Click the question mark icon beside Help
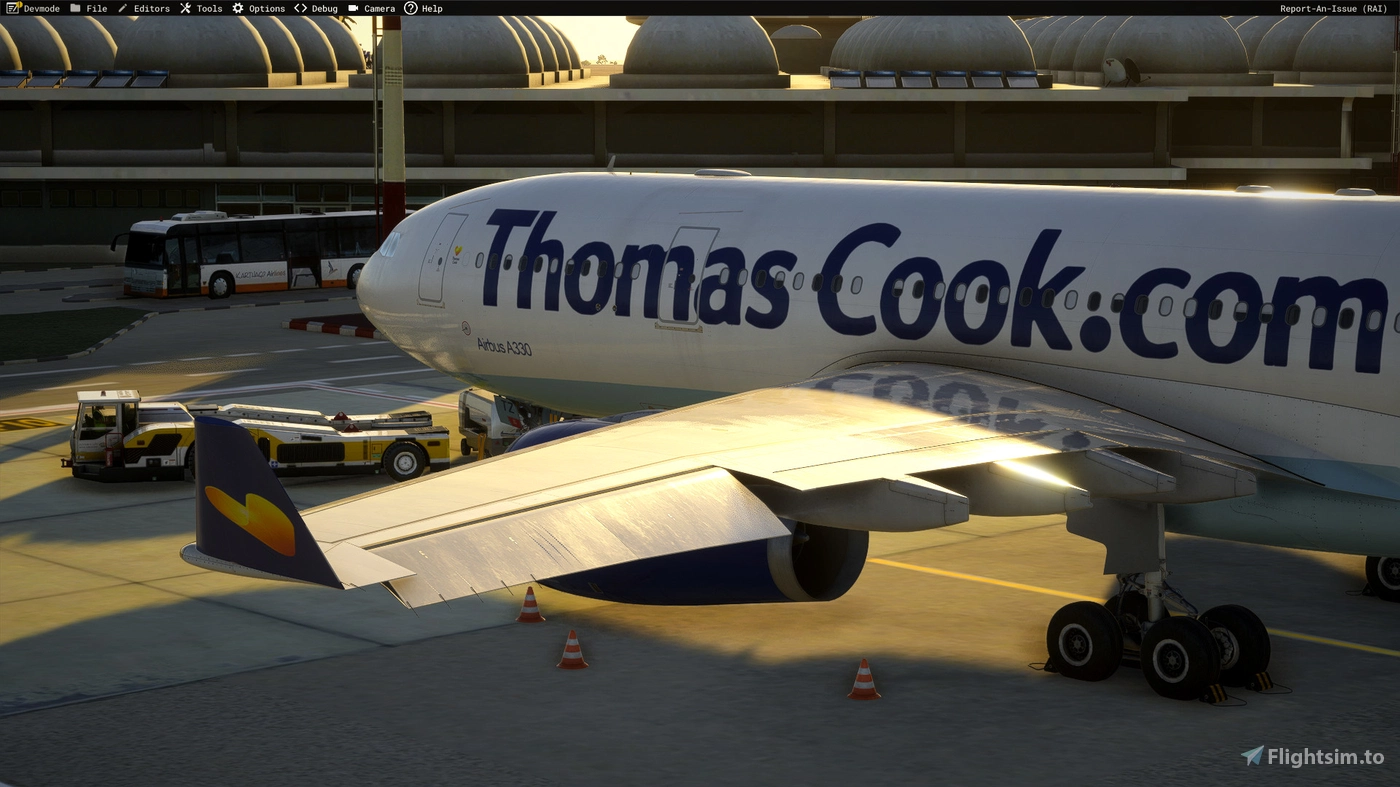Image resolution: width=1400 pixels, height=787 pixels. click(x=409, y=8)
